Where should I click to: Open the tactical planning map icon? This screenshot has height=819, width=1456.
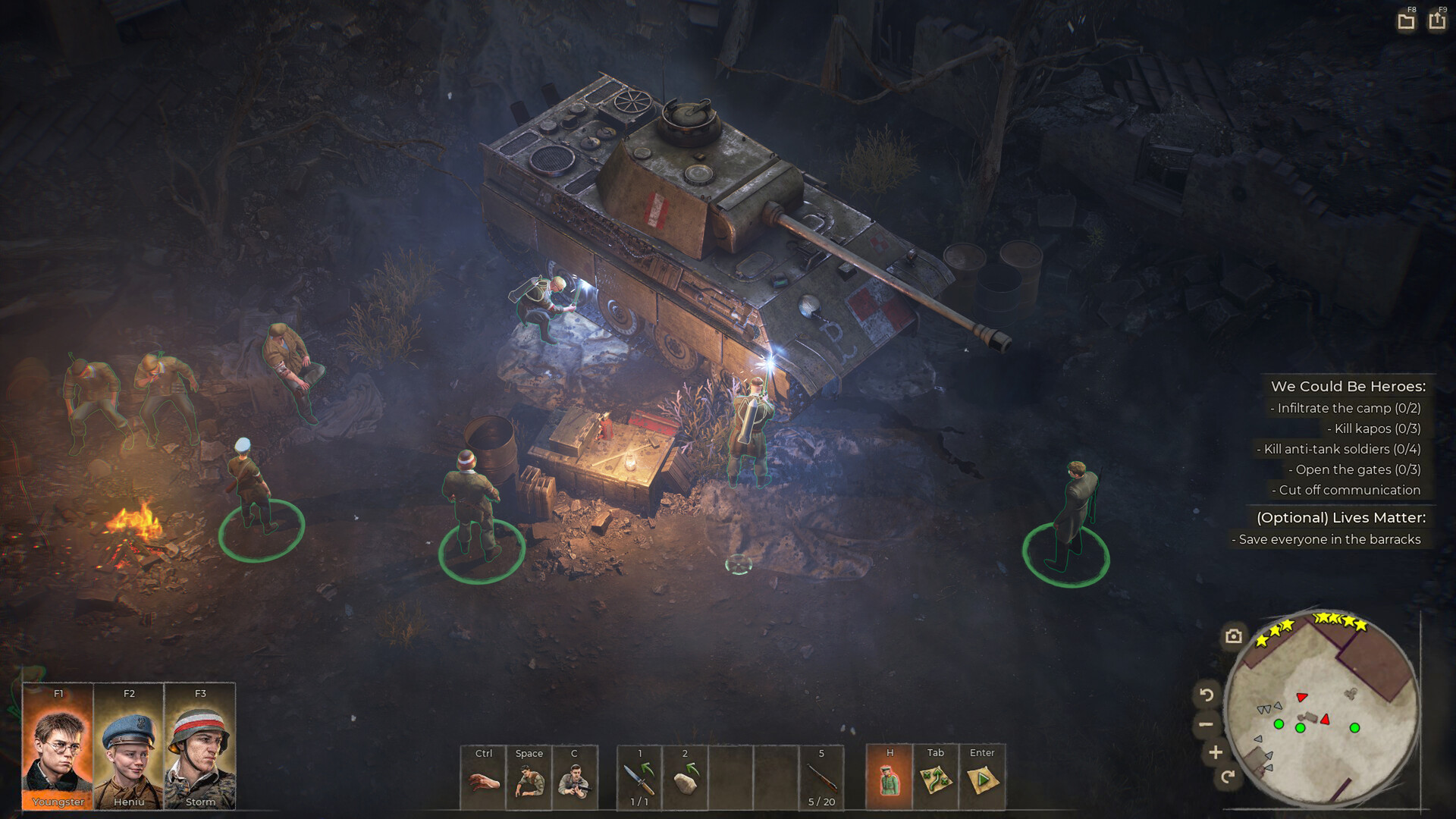pyautogui.click(x=936, y=779)
